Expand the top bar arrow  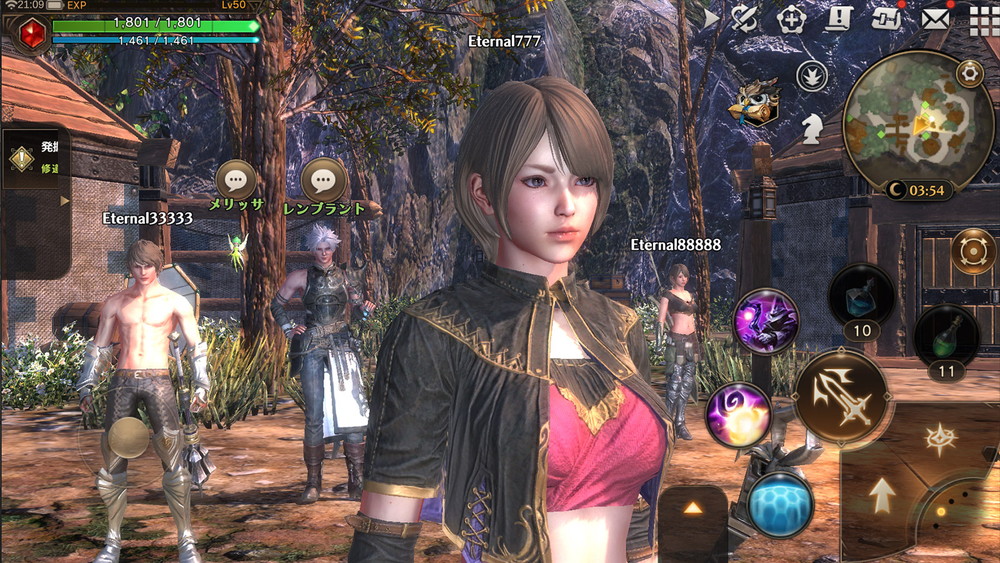click(x=711, y=18)
